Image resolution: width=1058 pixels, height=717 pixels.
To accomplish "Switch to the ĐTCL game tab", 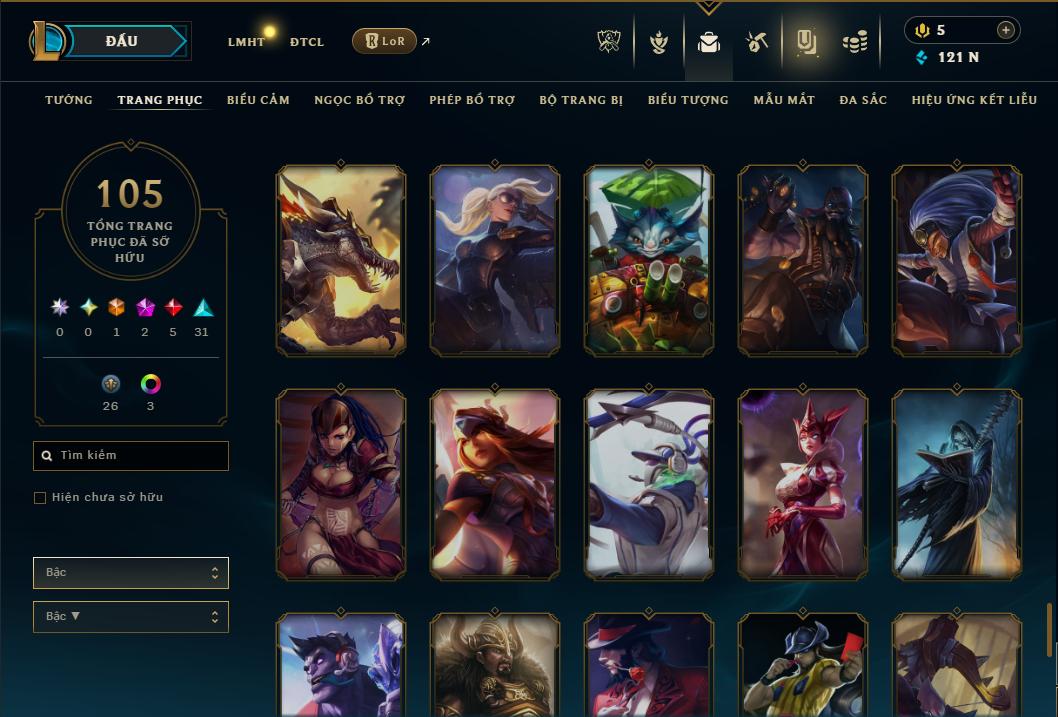I will (307, 42).
